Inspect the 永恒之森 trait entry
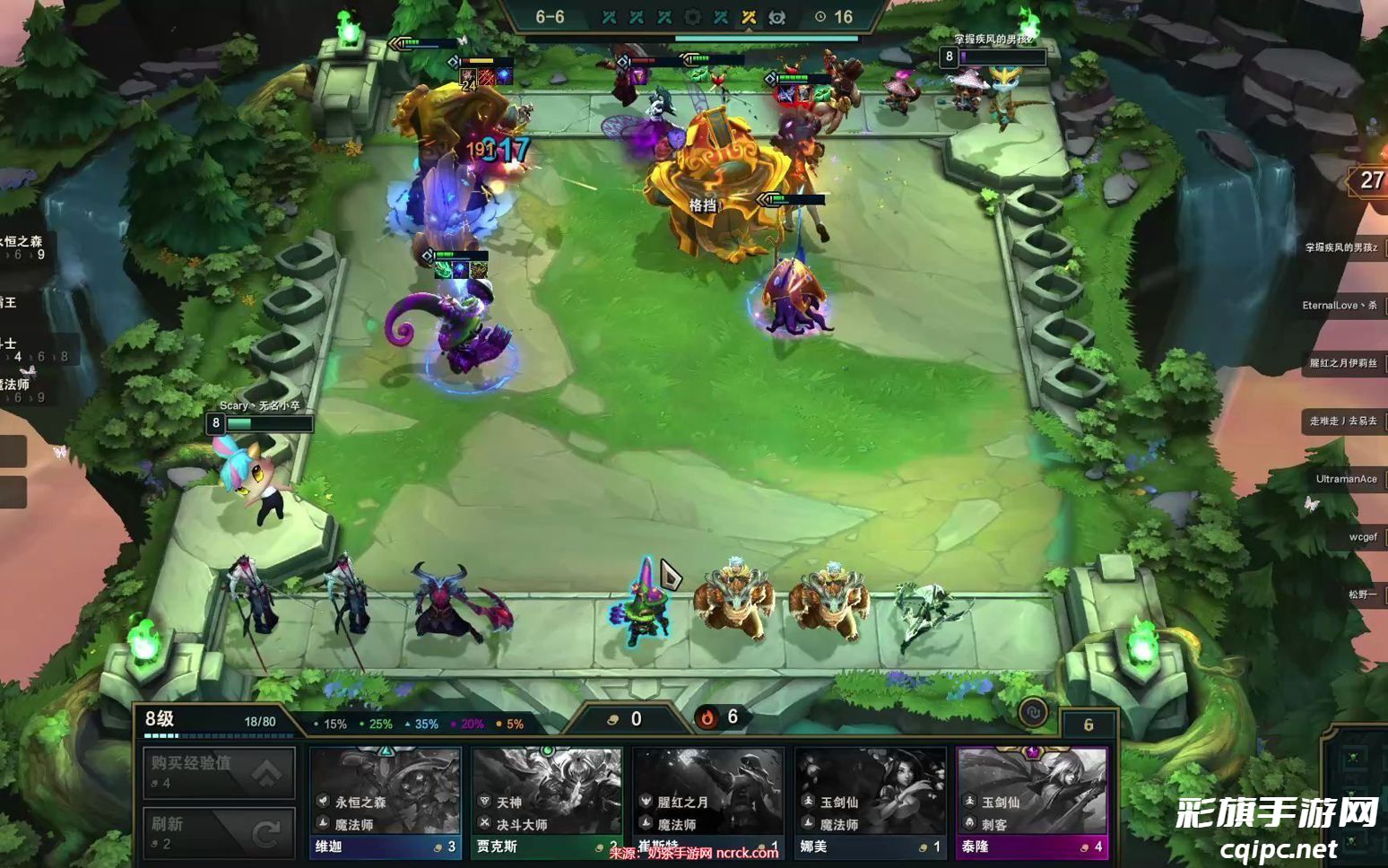1388x868 pixels. pyautogui.click(x=22, y=247)
